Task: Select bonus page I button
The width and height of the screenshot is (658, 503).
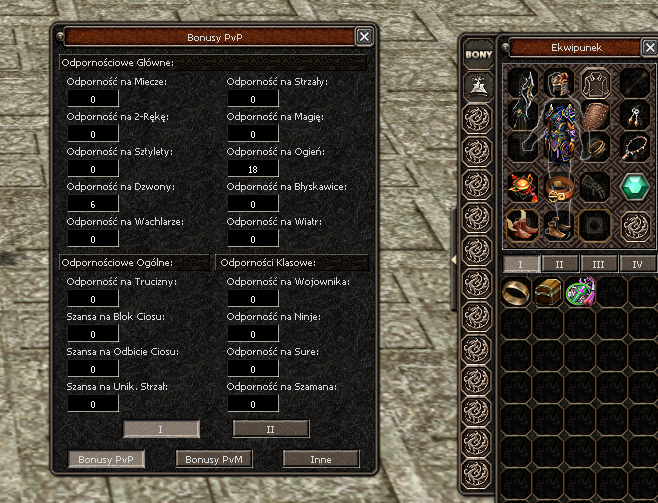Action: tap(160, 428)
